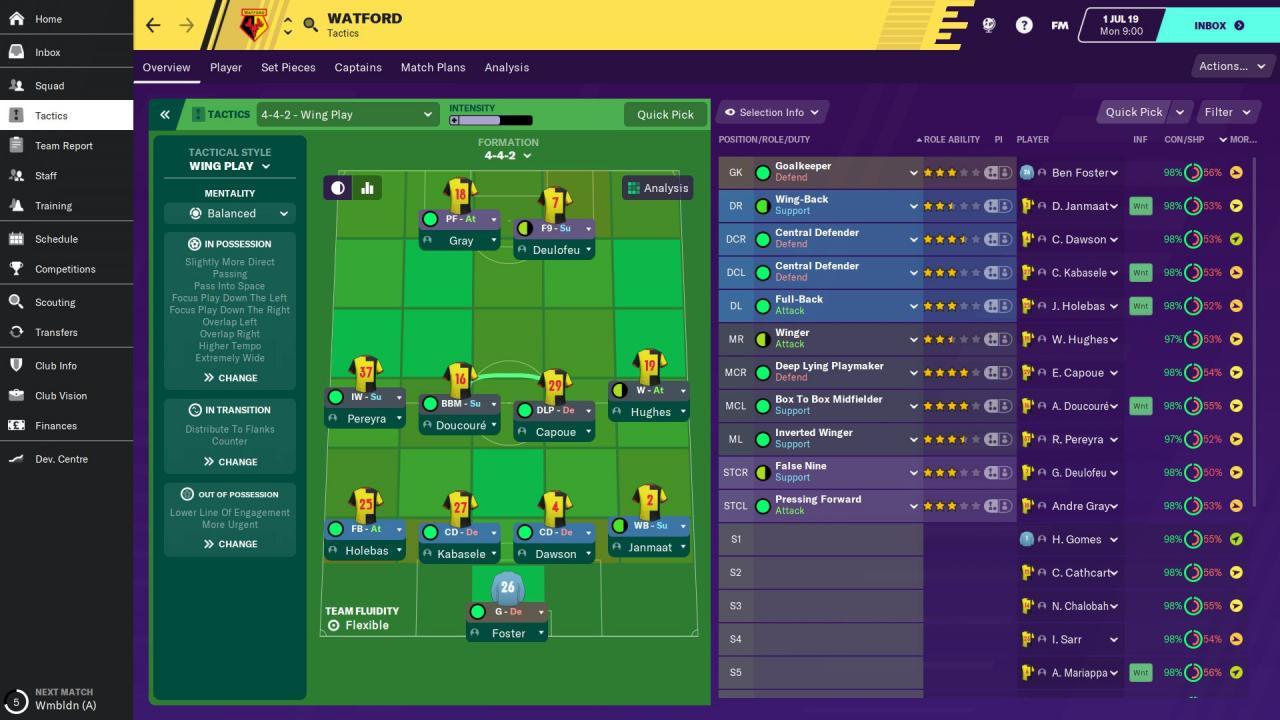Open the Squad menu in sidebar
This screenshot has height=720, width=1280.
click(x=49, y=86)
